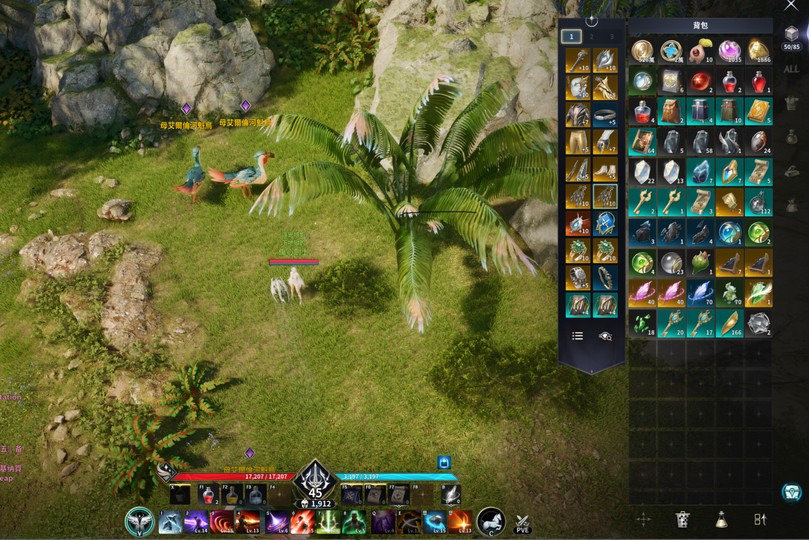Select the equipped ring slot
Image resolution: width=809 pixels, height=540 pixels.
click(605, 115)
